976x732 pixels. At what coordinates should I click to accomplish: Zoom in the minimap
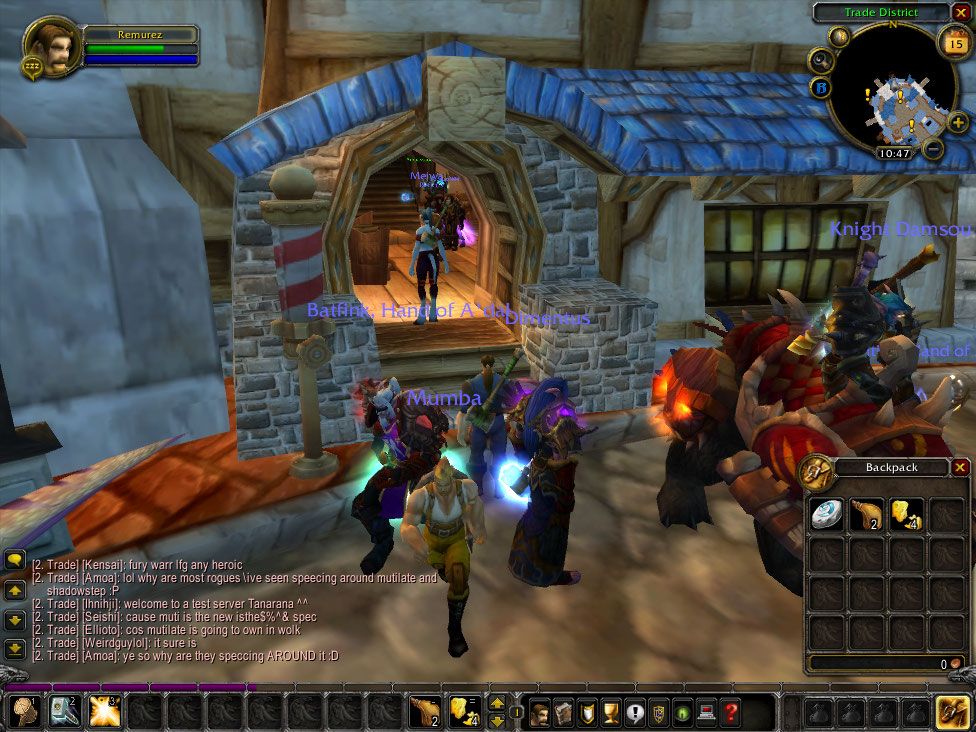pos(957,122)
